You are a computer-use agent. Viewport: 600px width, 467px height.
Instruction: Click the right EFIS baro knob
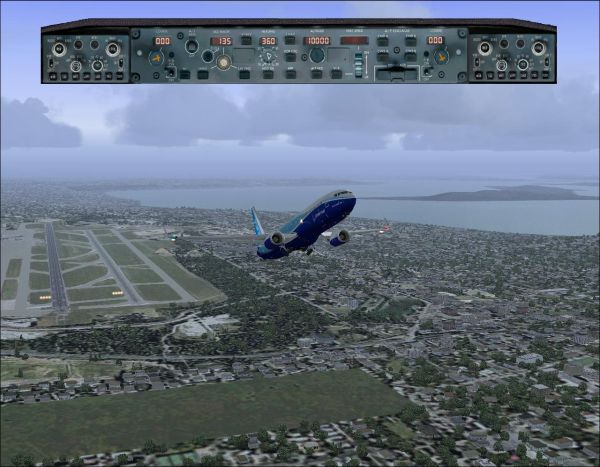point(539,48)
